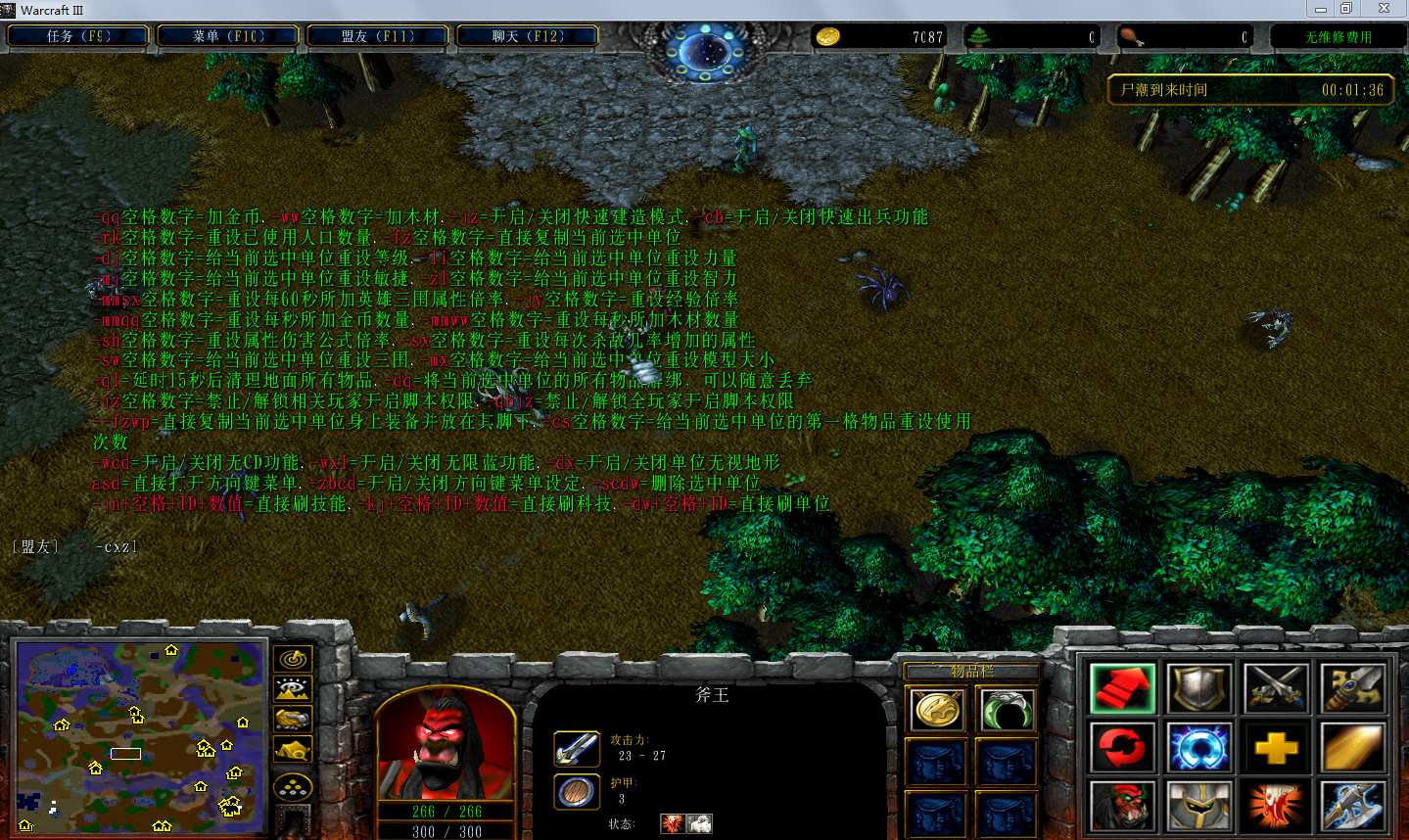This screenshot has width=1409, height=840.
Task: Open hero skills with the yellow plus
Action: point(1276,748)
